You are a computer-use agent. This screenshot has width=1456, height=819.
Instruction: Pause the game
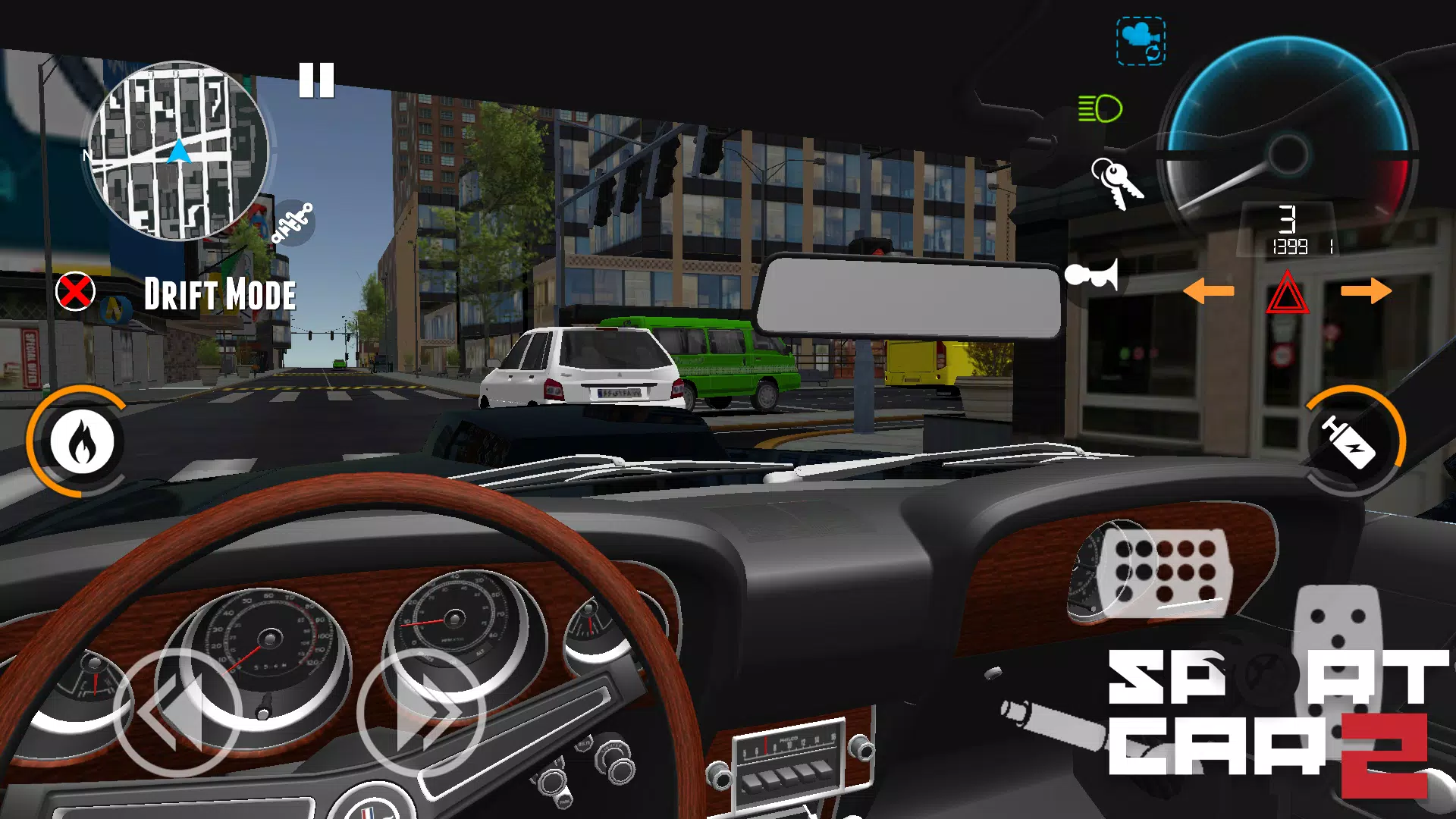pos(316,80)
